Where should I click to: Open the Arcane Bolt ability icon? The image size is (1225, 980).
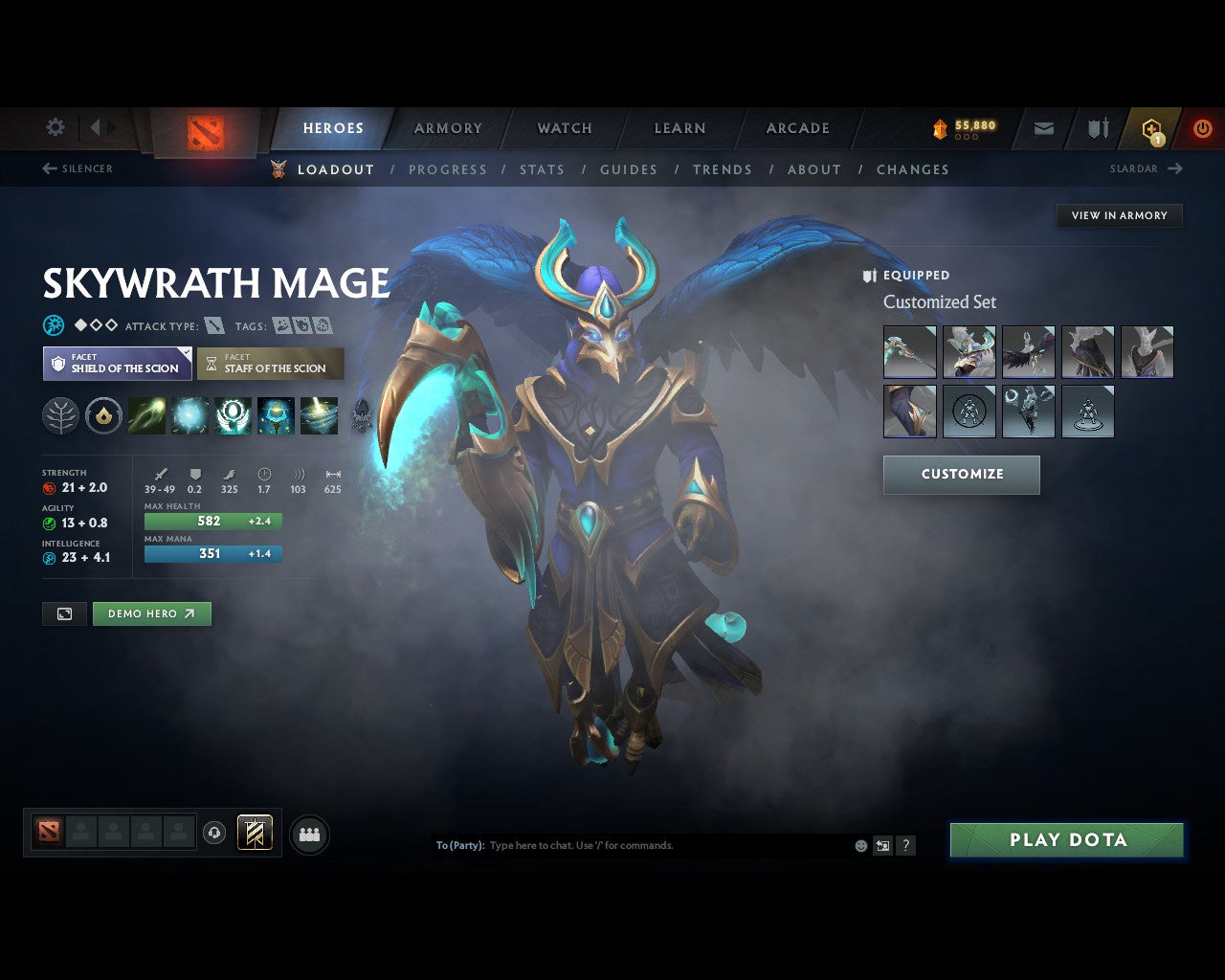coord(146,414)
